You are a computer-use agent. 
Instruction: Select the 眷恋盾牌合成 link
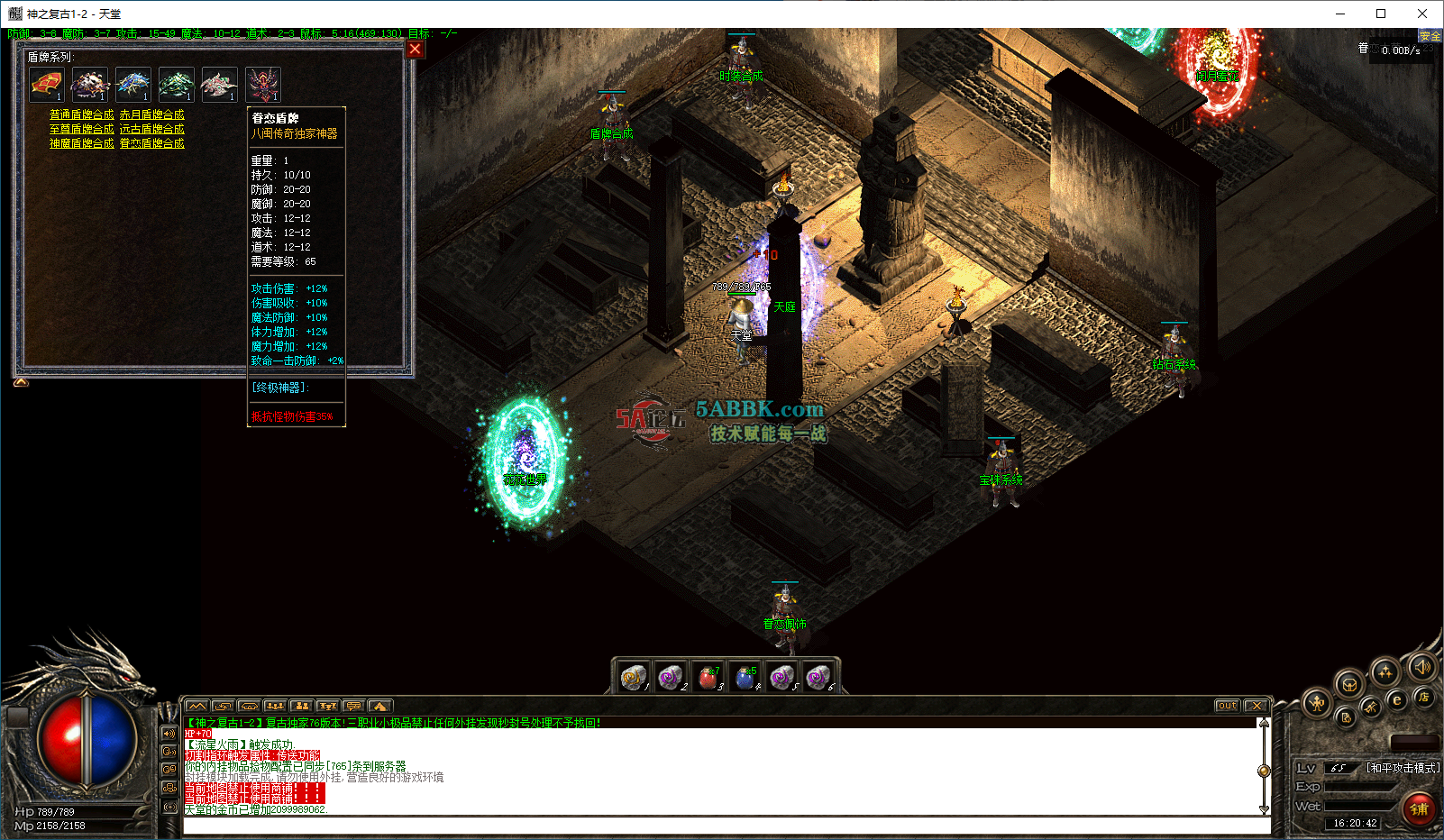point(151,143)
